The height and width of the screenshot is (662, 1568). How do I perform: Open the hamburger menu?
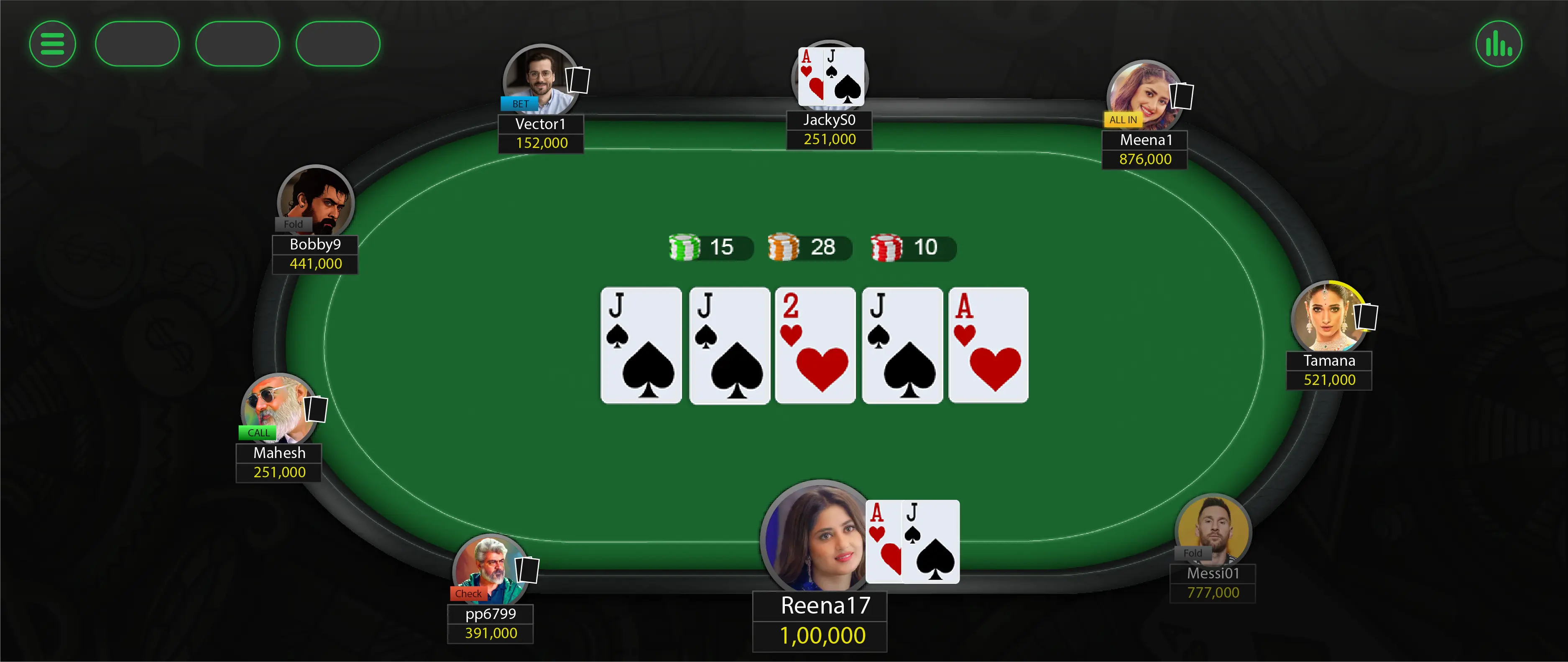pyautogui.click(x=52, y=43)
